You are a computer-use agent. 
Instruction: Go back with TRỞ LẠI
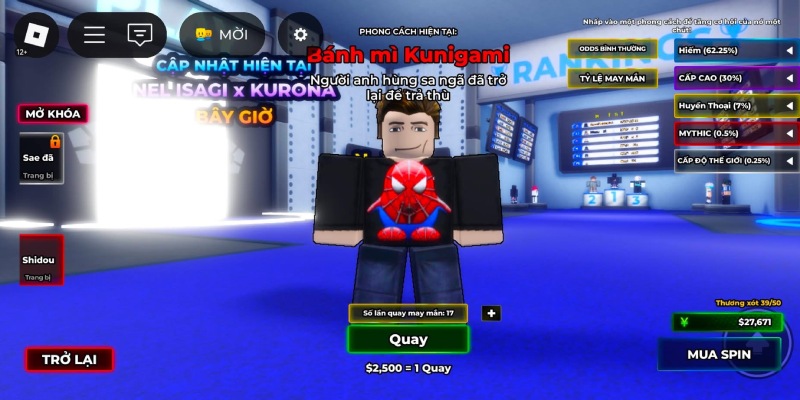(69, 360)
